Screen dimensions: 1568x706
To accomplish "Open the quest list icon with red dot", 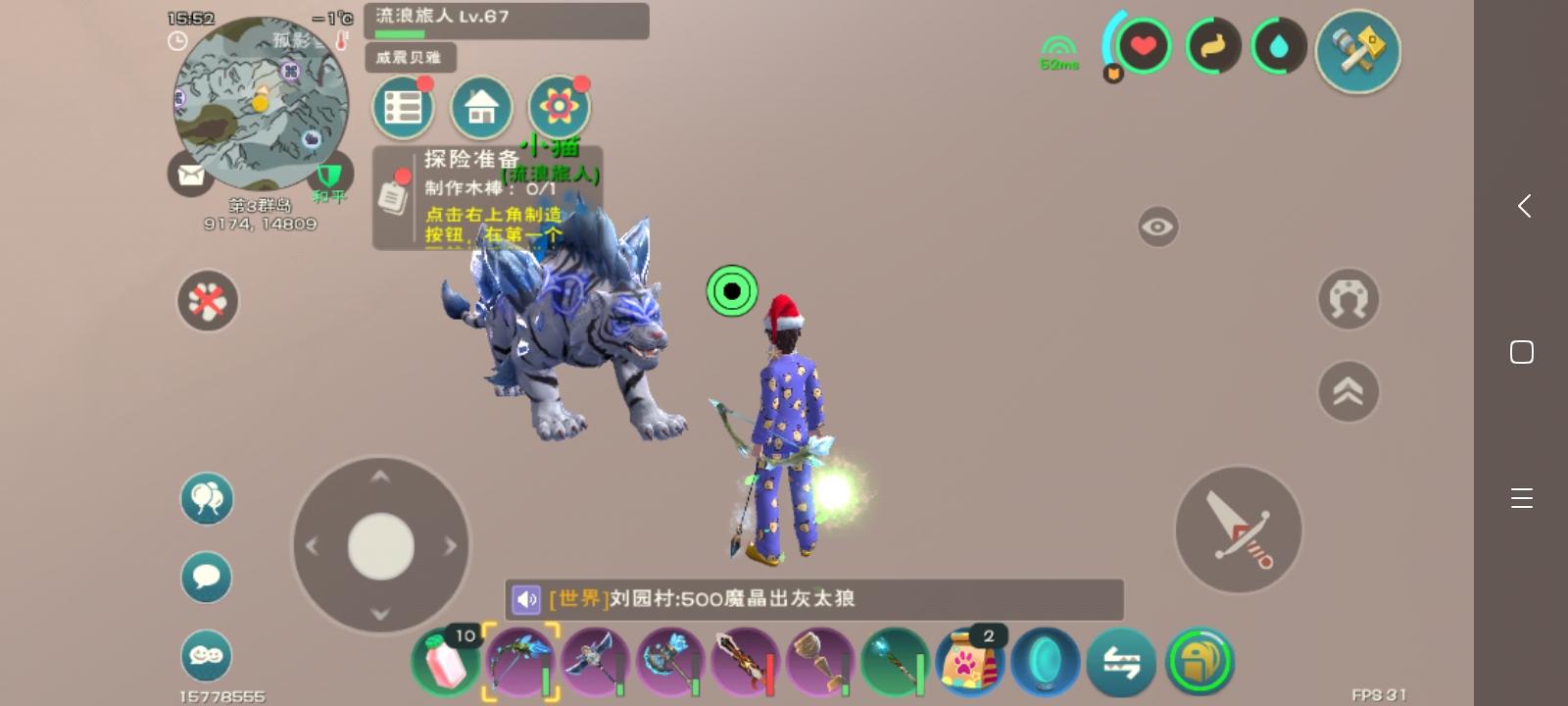I will [402, 106].
